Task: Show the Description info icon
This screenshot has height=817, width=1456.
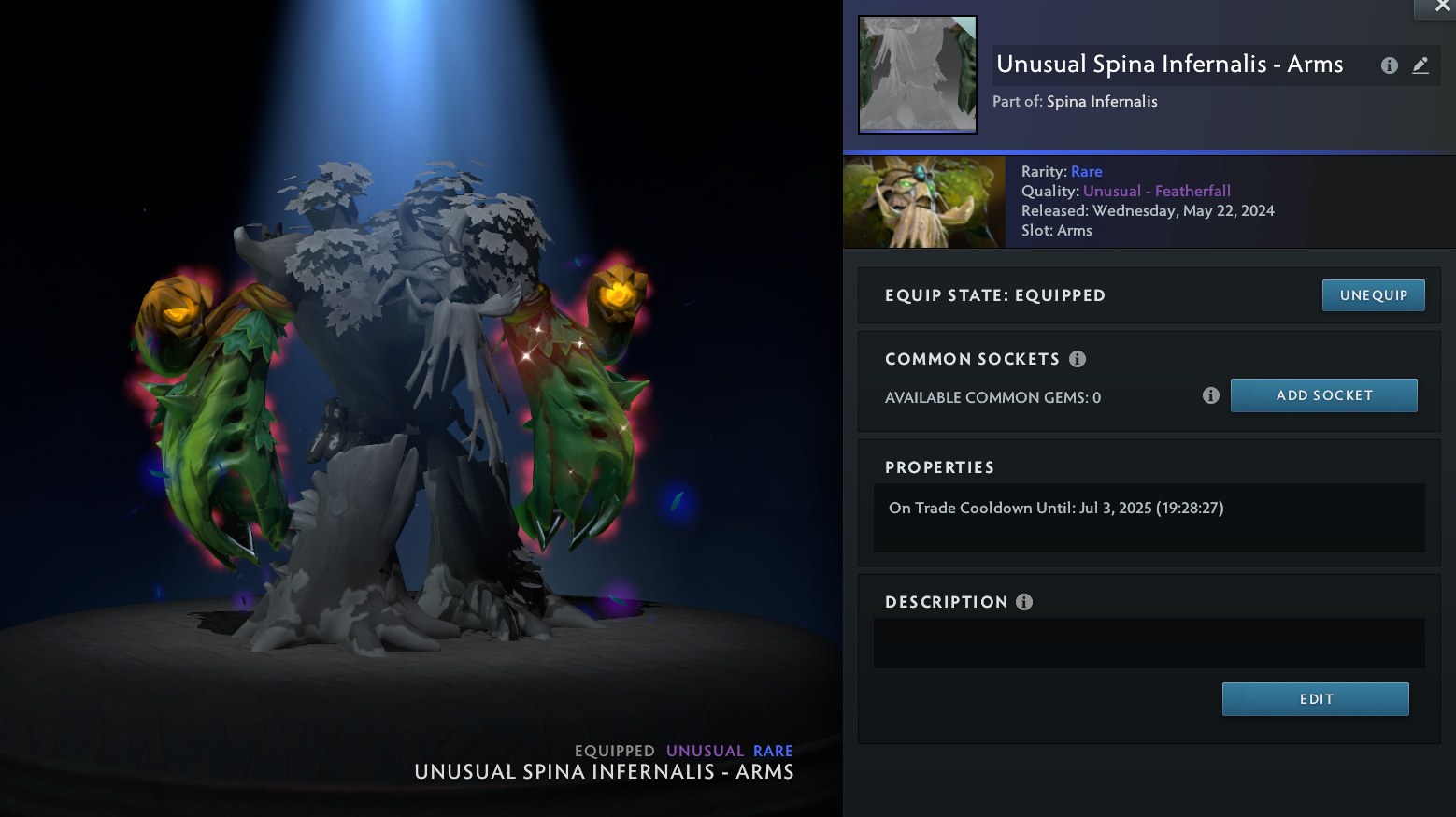Action: (x=1024, y=602)
